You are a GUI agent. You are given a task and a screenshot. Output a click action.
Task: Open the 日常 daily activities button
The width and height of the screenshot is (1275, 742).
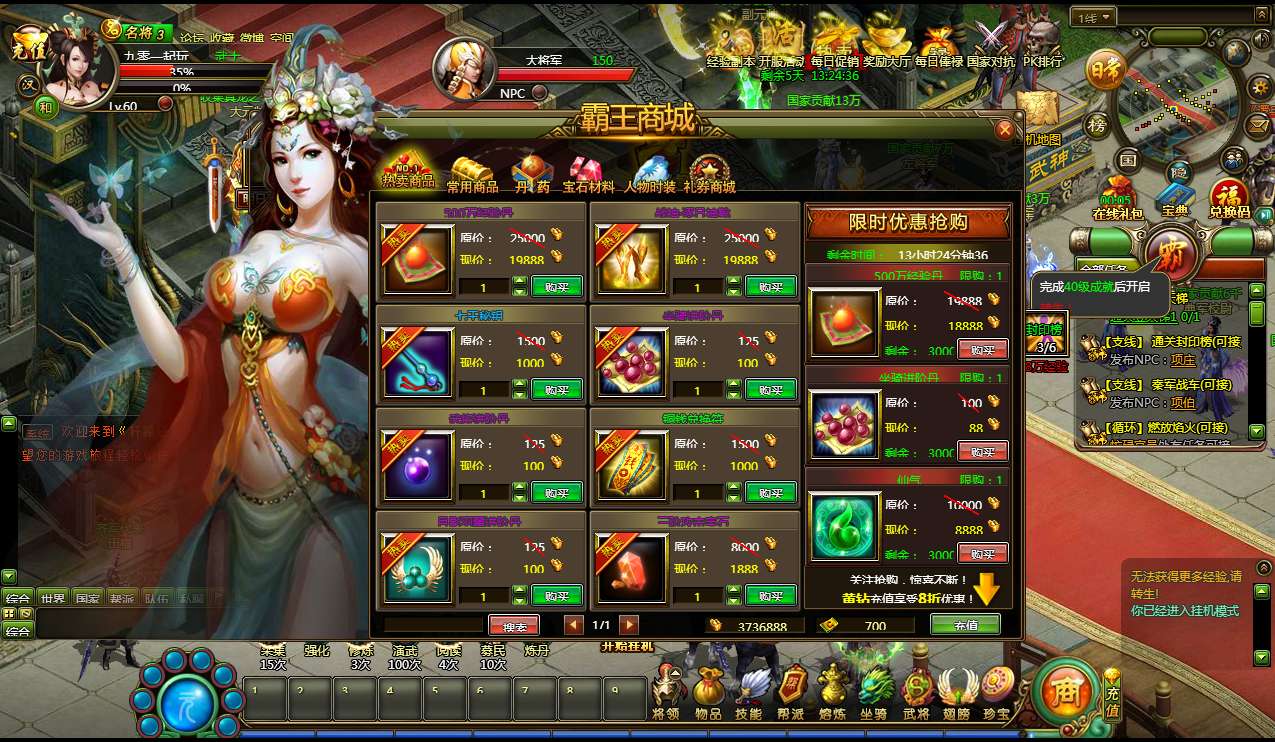[1105, 72]
